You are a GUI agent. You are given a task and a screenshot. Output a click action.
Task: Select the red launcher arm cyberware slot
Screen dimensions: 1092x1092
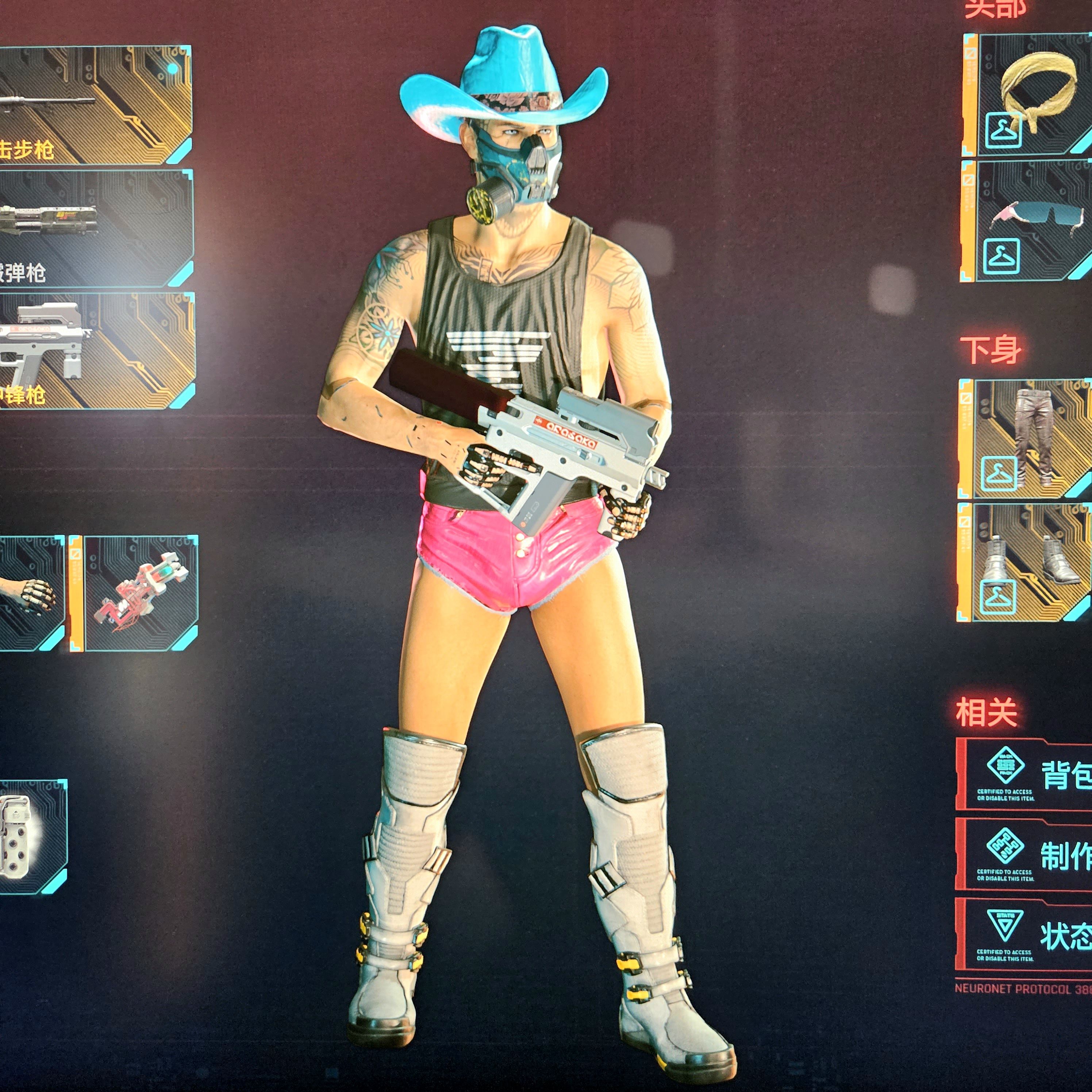(x=141, y=593)
